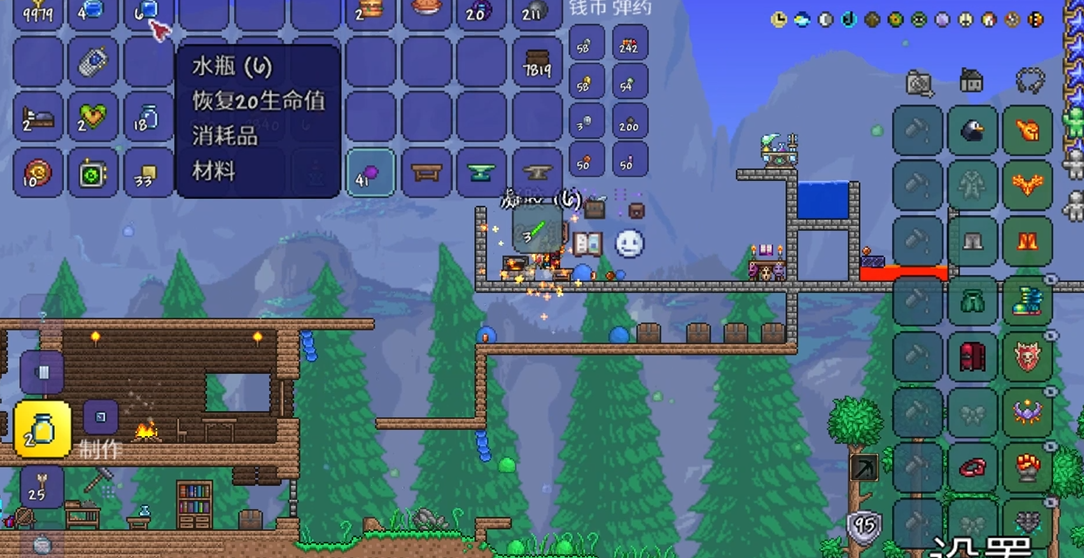Select the red greaves armor slot
1084x558 pixels.
point(1027,240)
